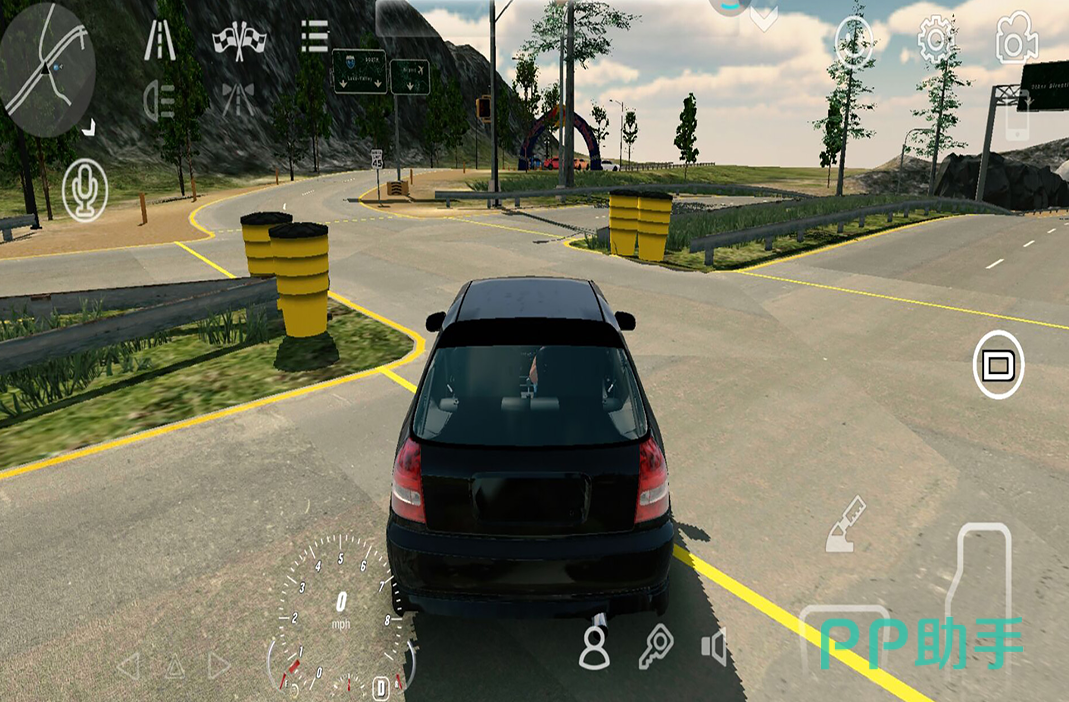Sound the horn with the speaker icon
This screenshot has width=1069, height=702.
tap(713, 648)
